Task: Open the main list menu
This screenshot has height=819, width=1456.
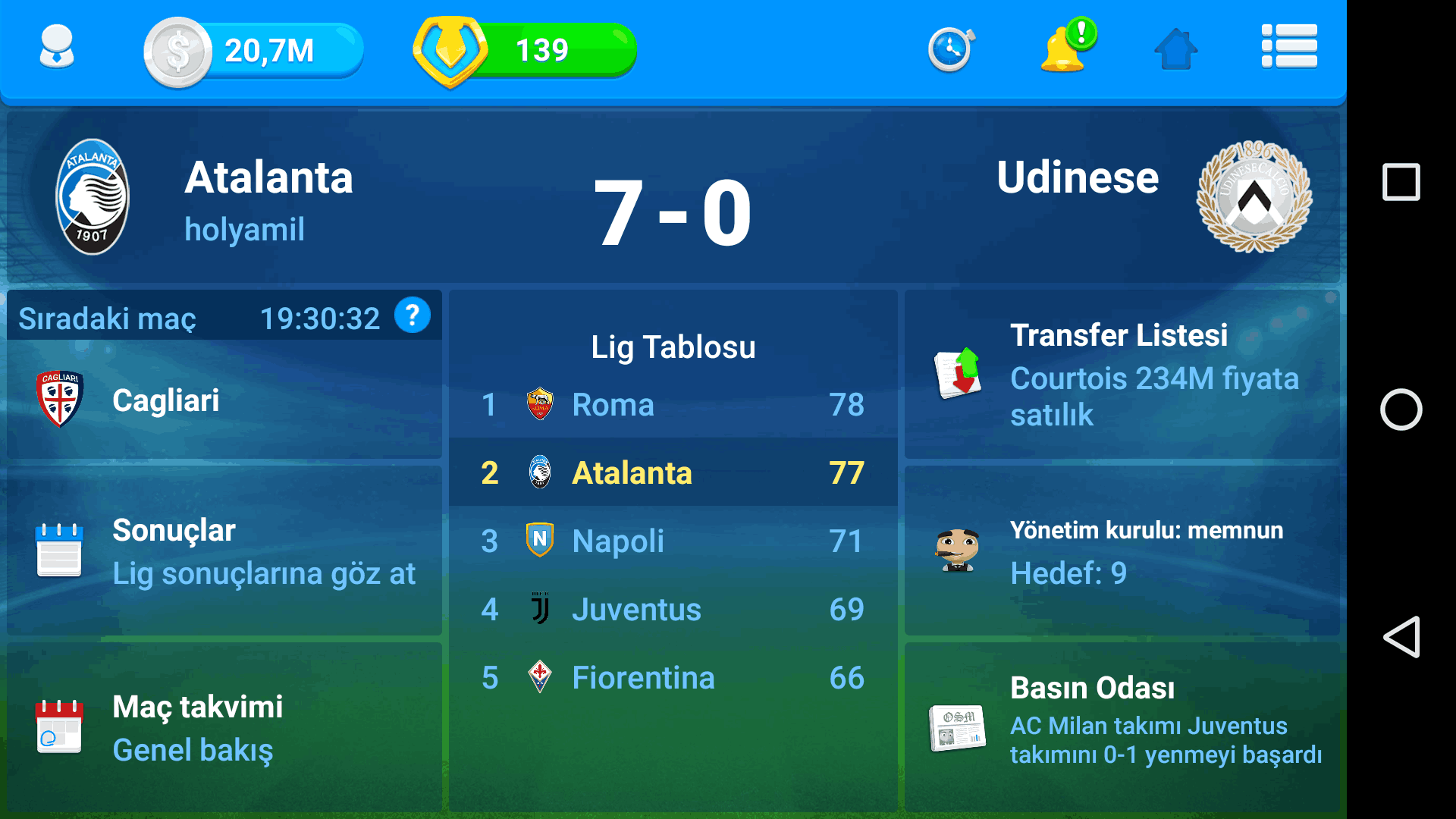Action: click(x=1288, y=47)
